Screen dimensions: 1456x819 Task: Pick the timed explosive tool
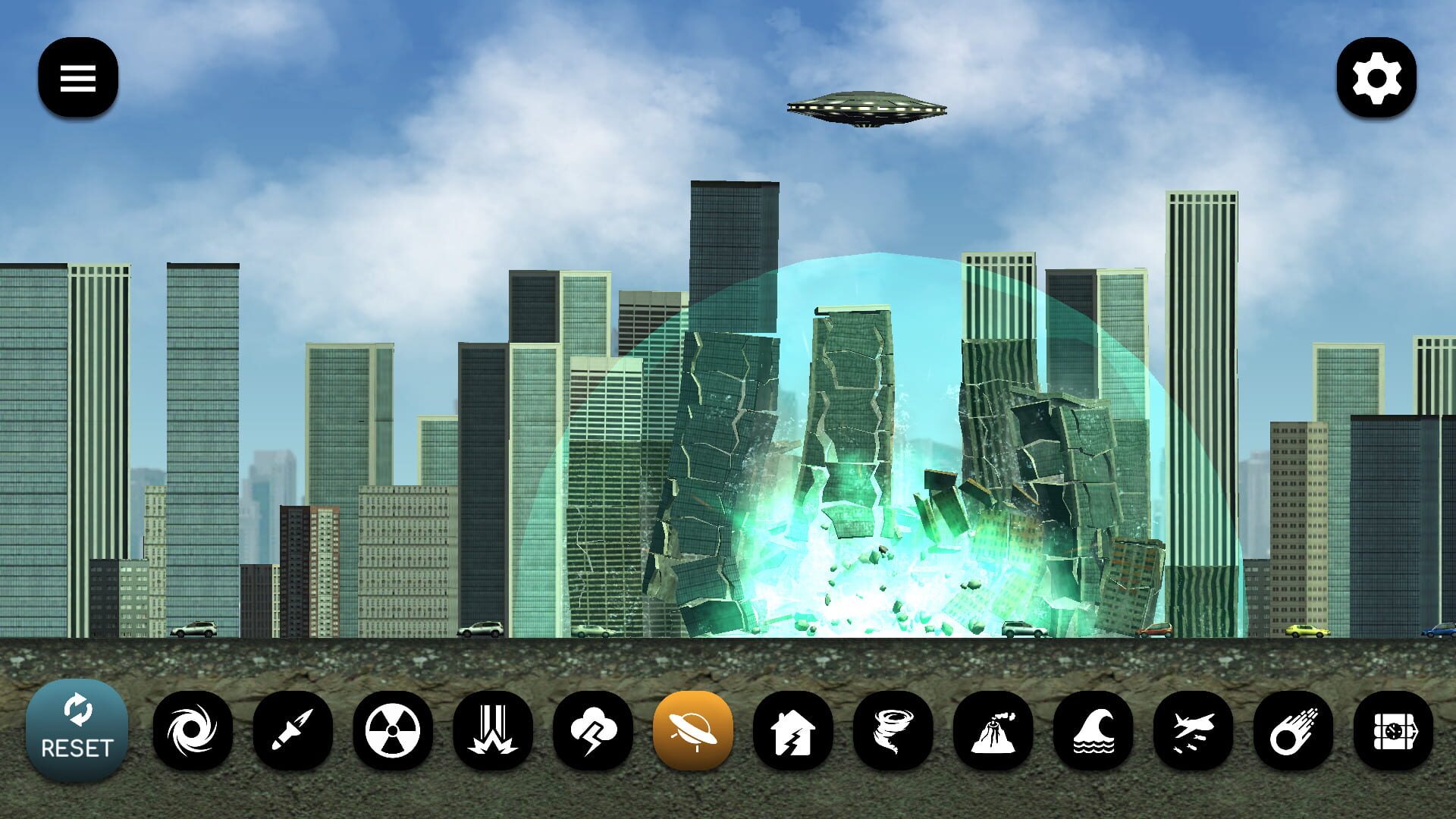[1394, 730]
